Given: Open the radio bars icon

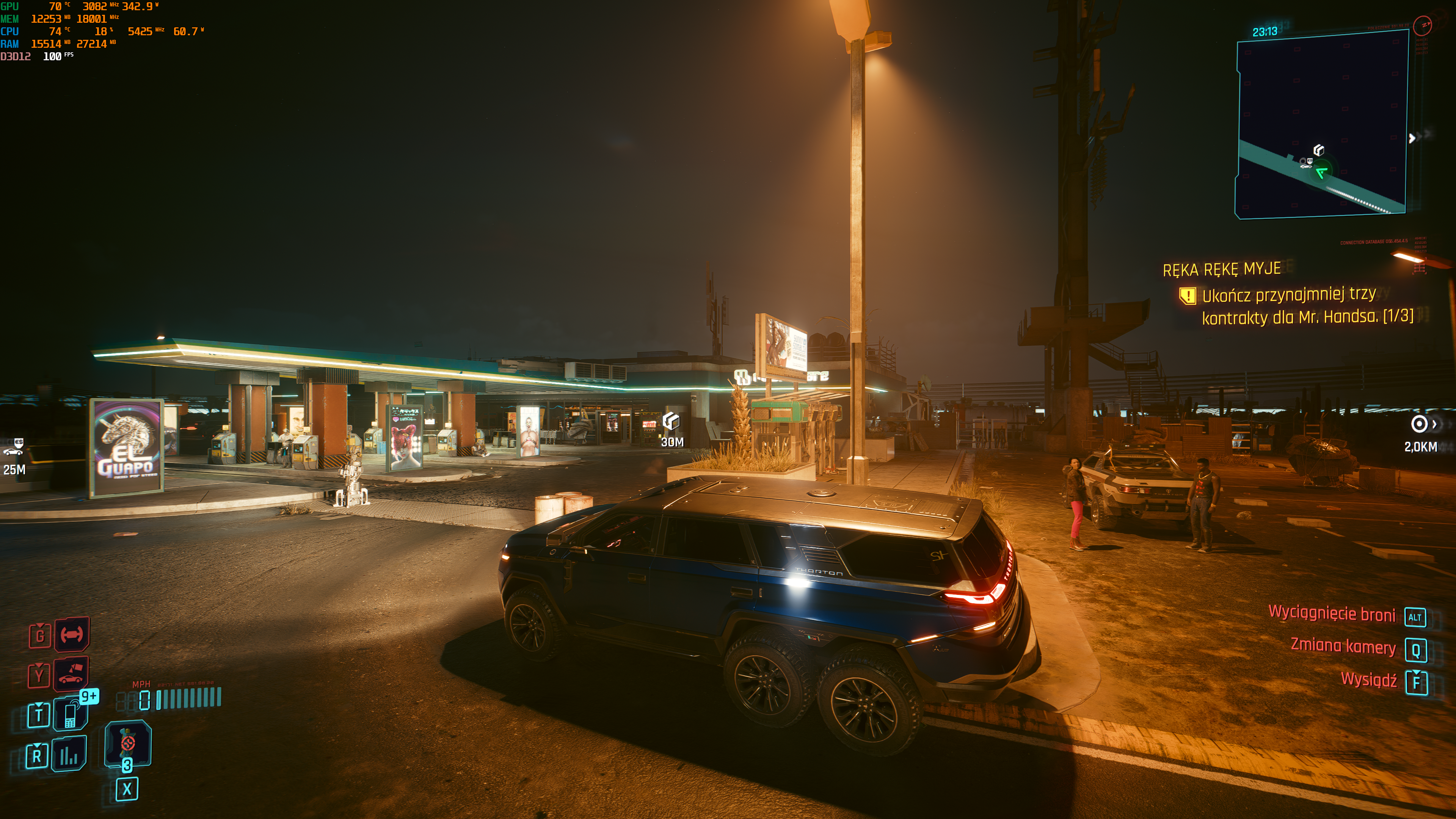Looking at the screenshot, I should pyautogui.click(x=69, y=754).
